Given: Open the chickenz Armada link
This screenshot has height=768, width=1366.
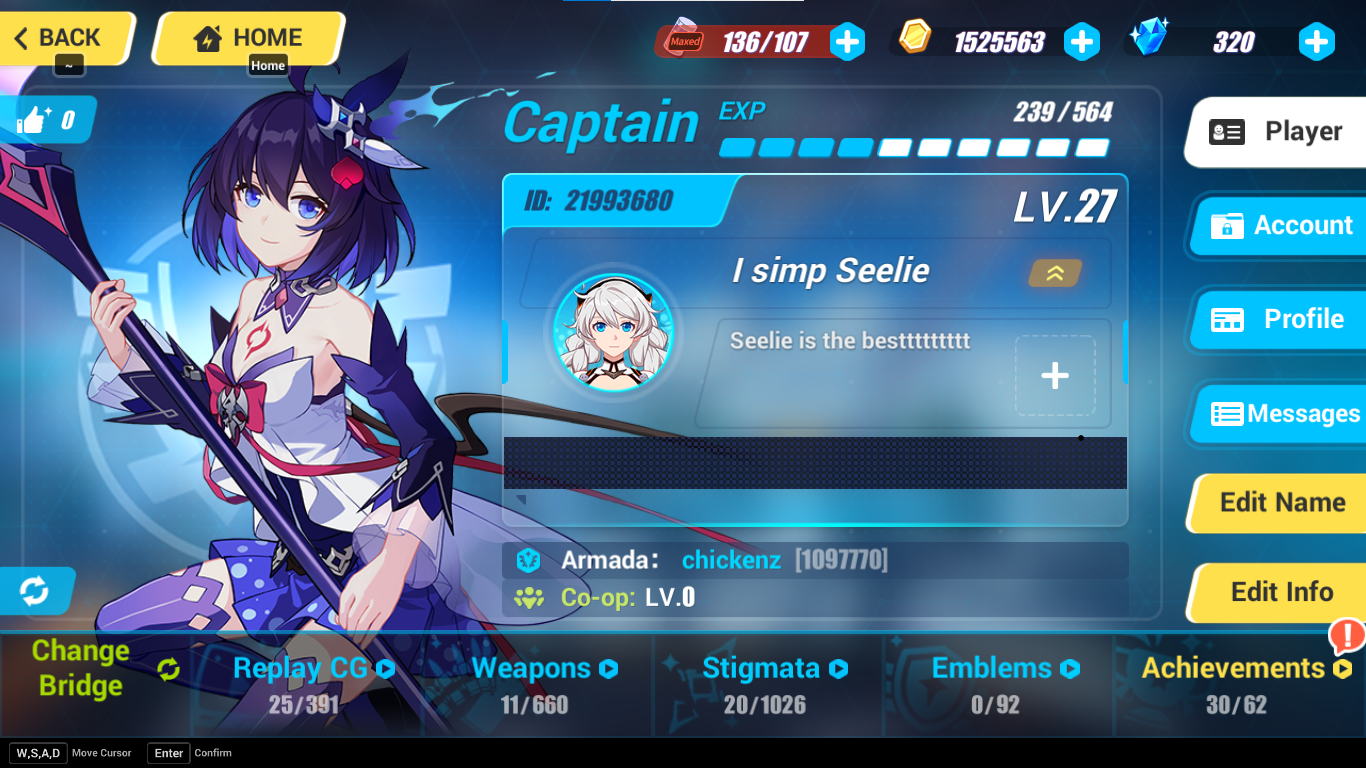Looking at the screenshot, I should [x=731, y=560].
